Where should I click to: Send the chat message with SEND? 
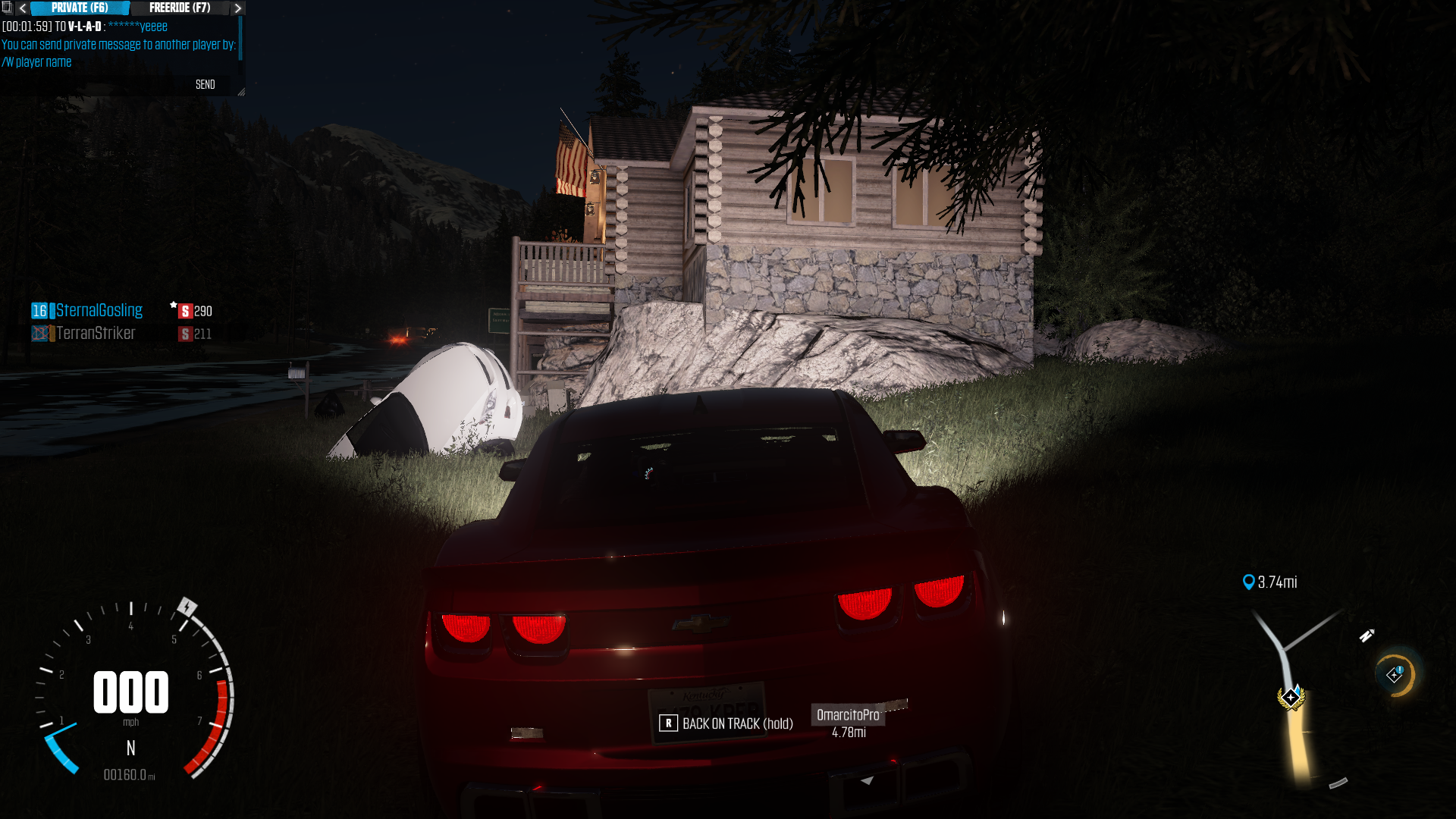coord(206,84)
